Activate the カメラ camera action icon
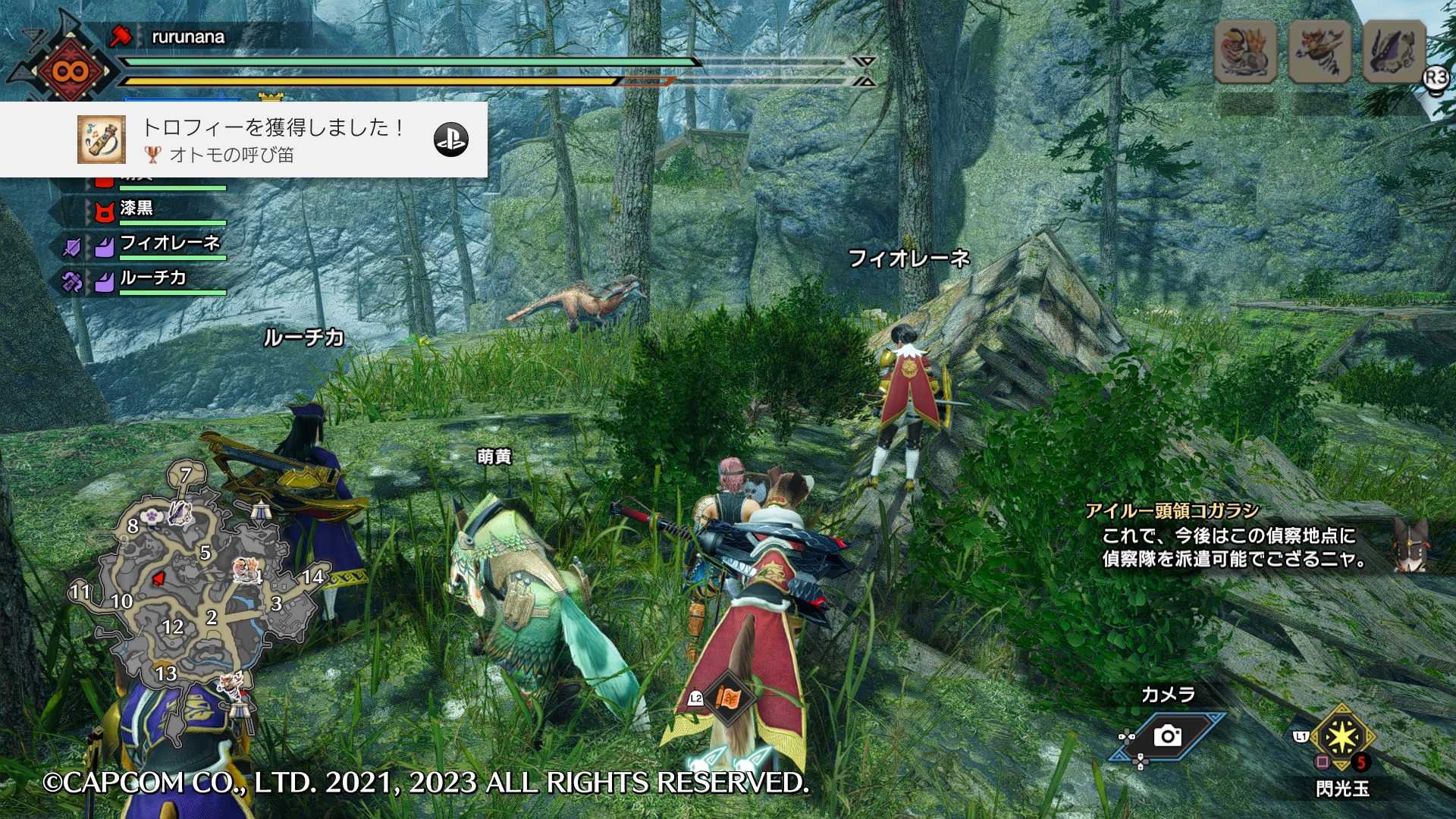Image resolution: width=1456 pixels, height=819 pixels. (1167, 735)
